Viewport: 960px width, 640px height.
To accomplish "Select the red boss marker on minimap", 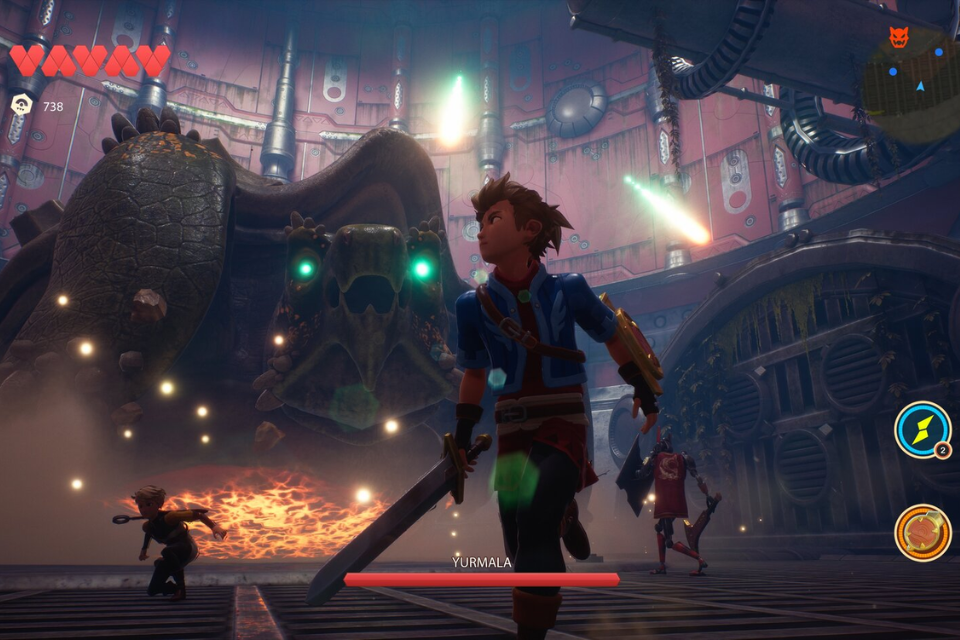I will click(899, 37).
